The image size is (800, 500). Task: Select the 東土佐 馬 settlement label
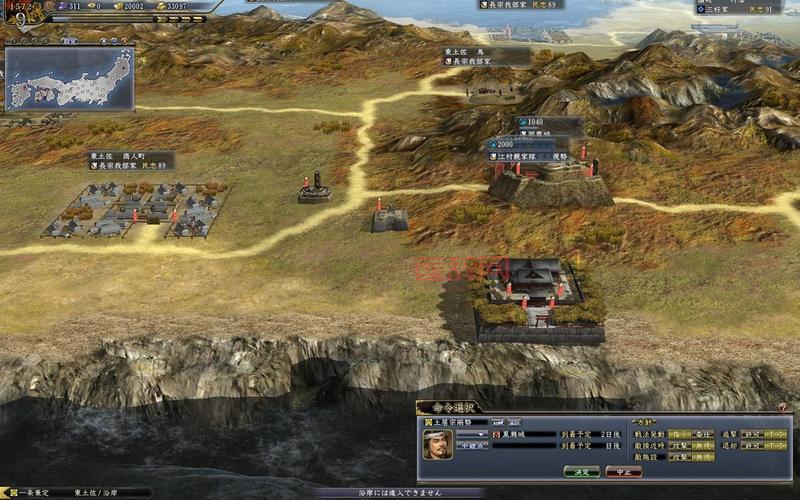click(487, 56)
